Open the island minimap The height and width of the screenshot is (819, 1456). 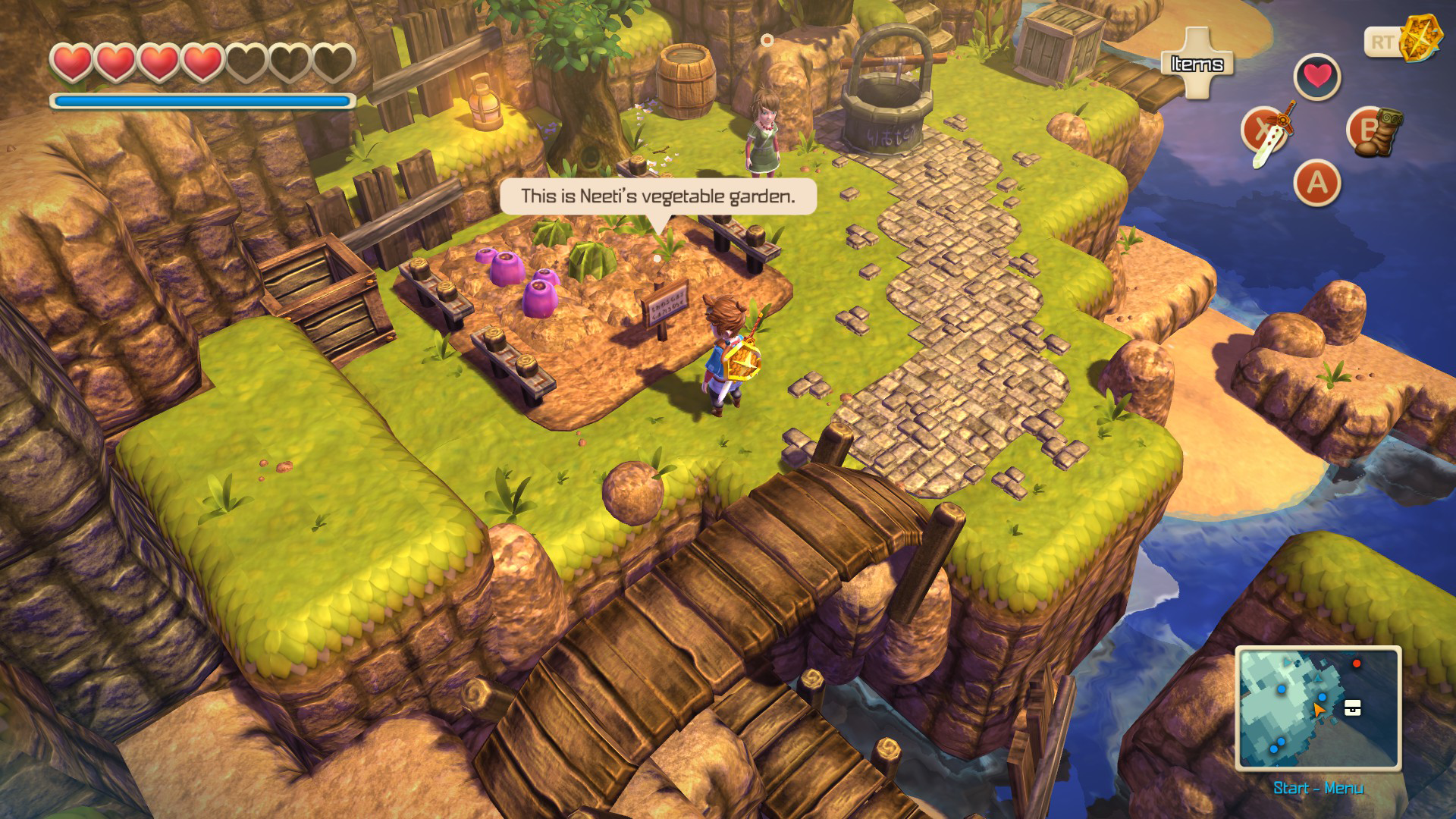(1318, 708)
